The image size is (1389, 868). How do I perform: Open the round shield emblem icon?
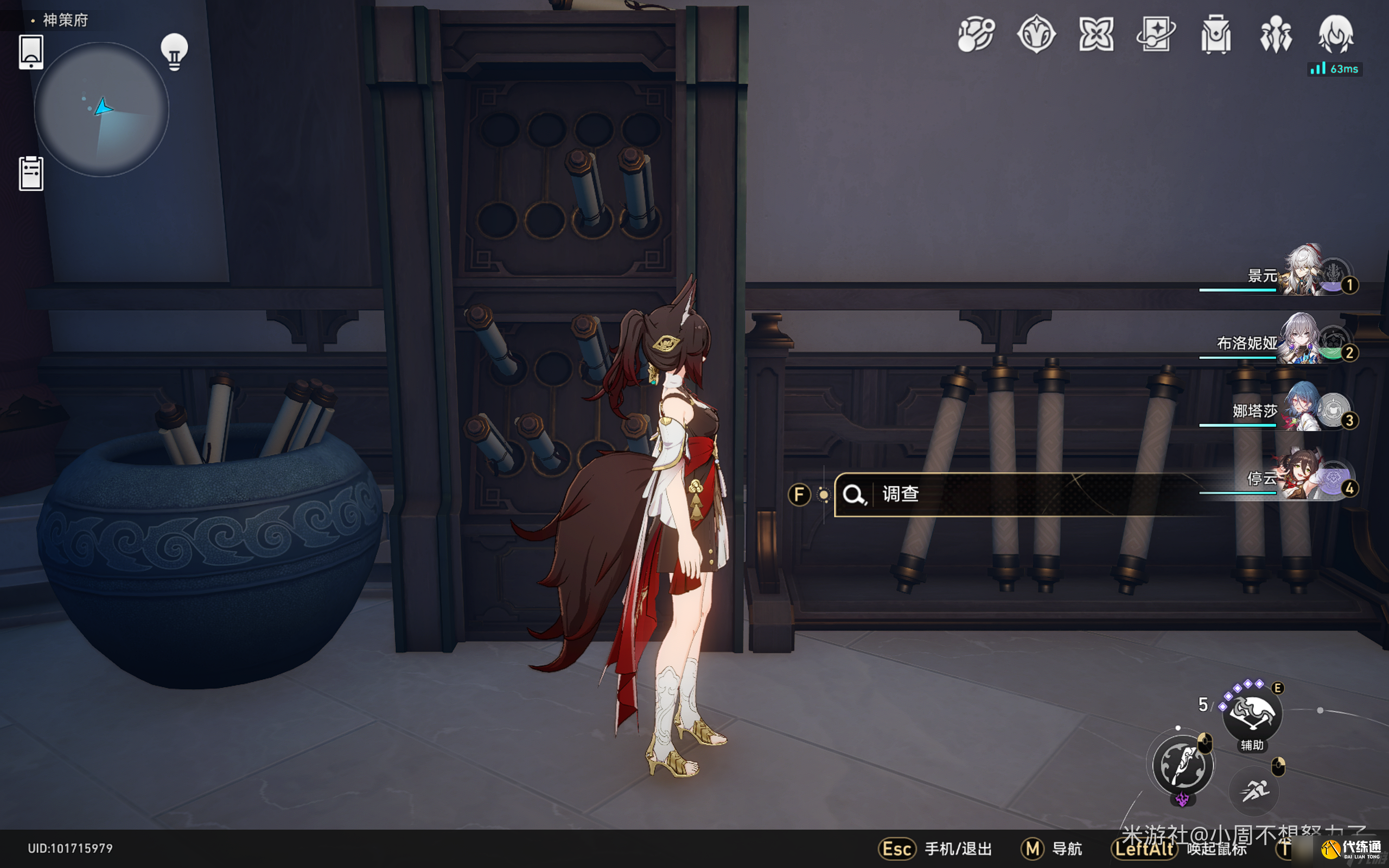[1036, 34]
